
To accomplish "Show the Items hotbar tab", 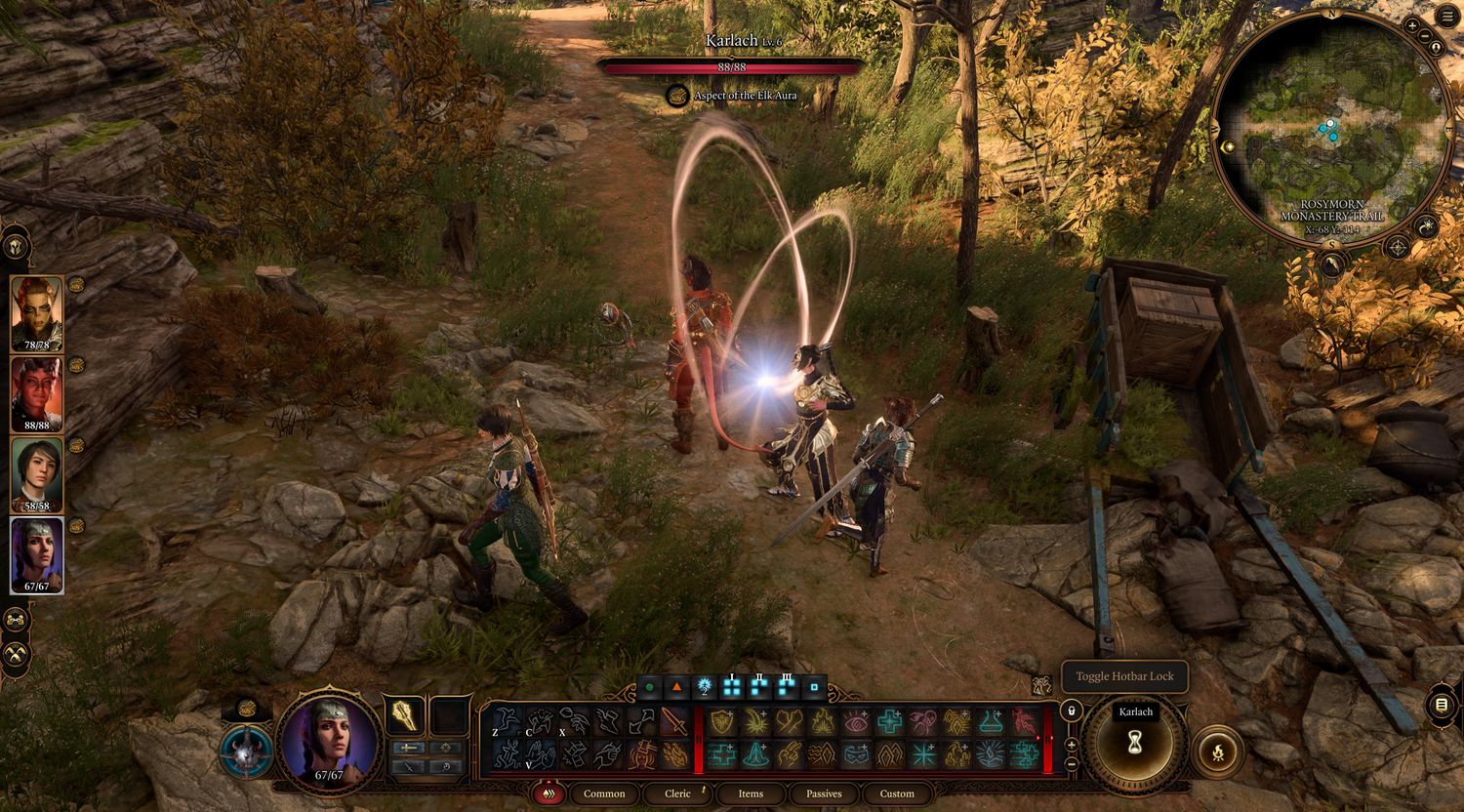I will 751,793.
